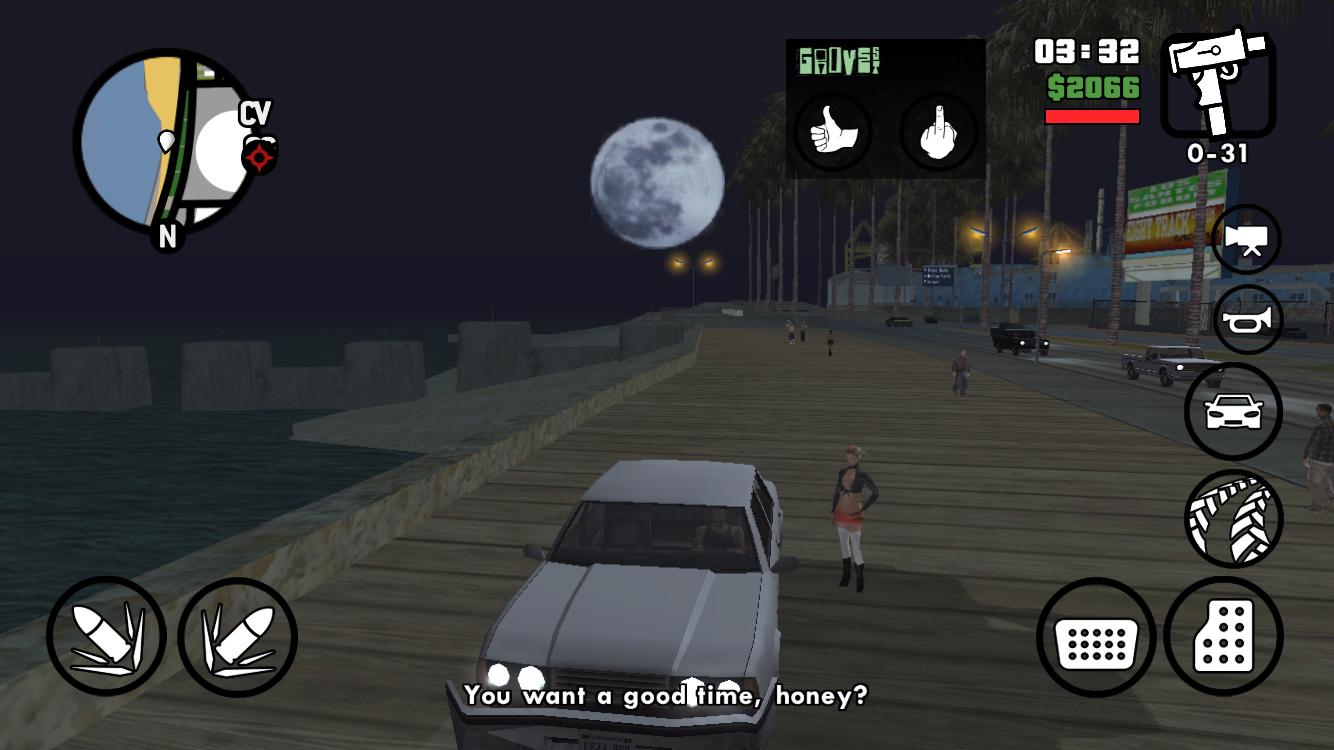The width and height of the screenshot is (1334, 750).
Task: Open the map from the circular radar
Action: tap(166, 142)
